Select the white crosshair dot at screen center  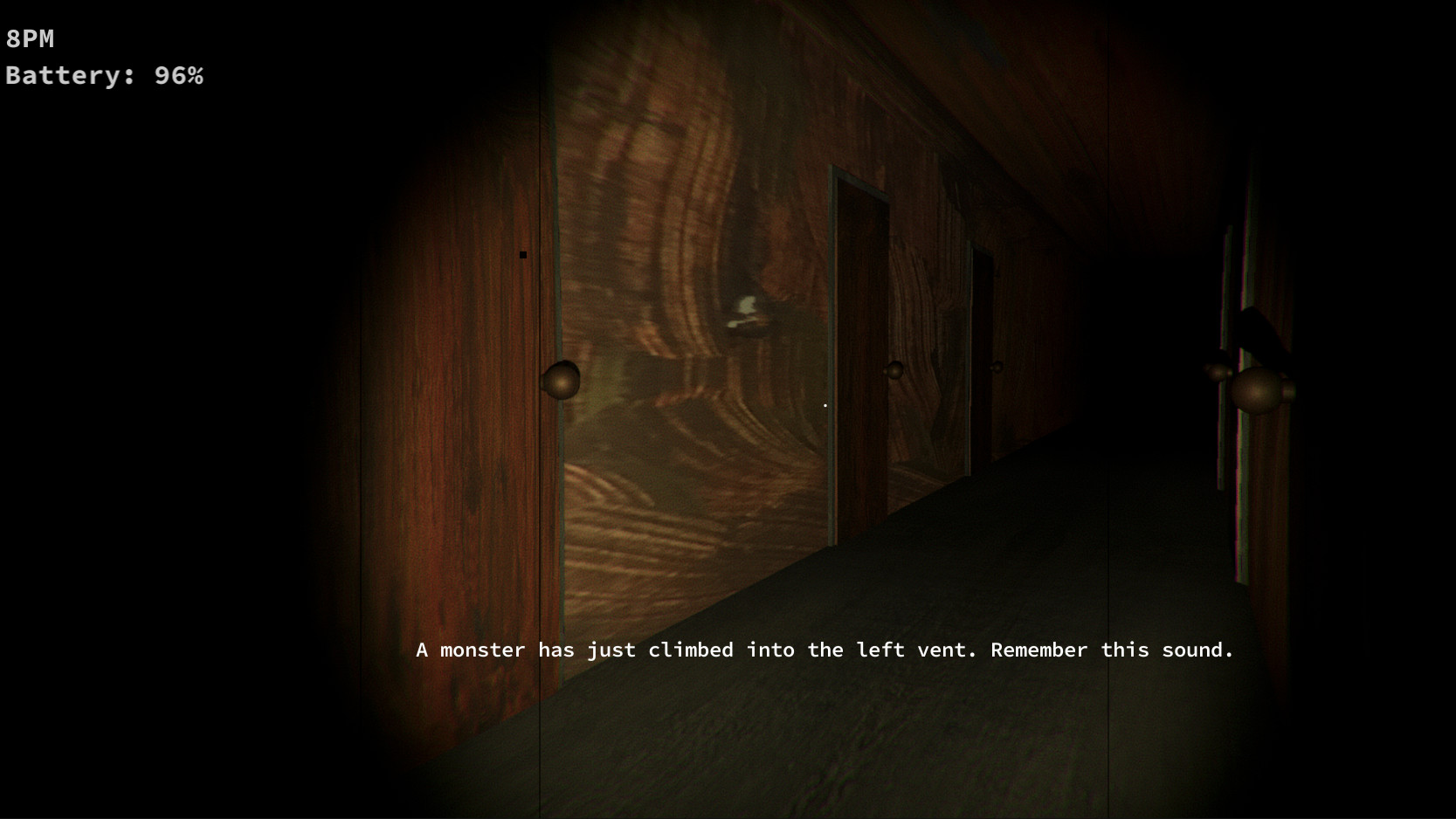click(x=824, y=404)
